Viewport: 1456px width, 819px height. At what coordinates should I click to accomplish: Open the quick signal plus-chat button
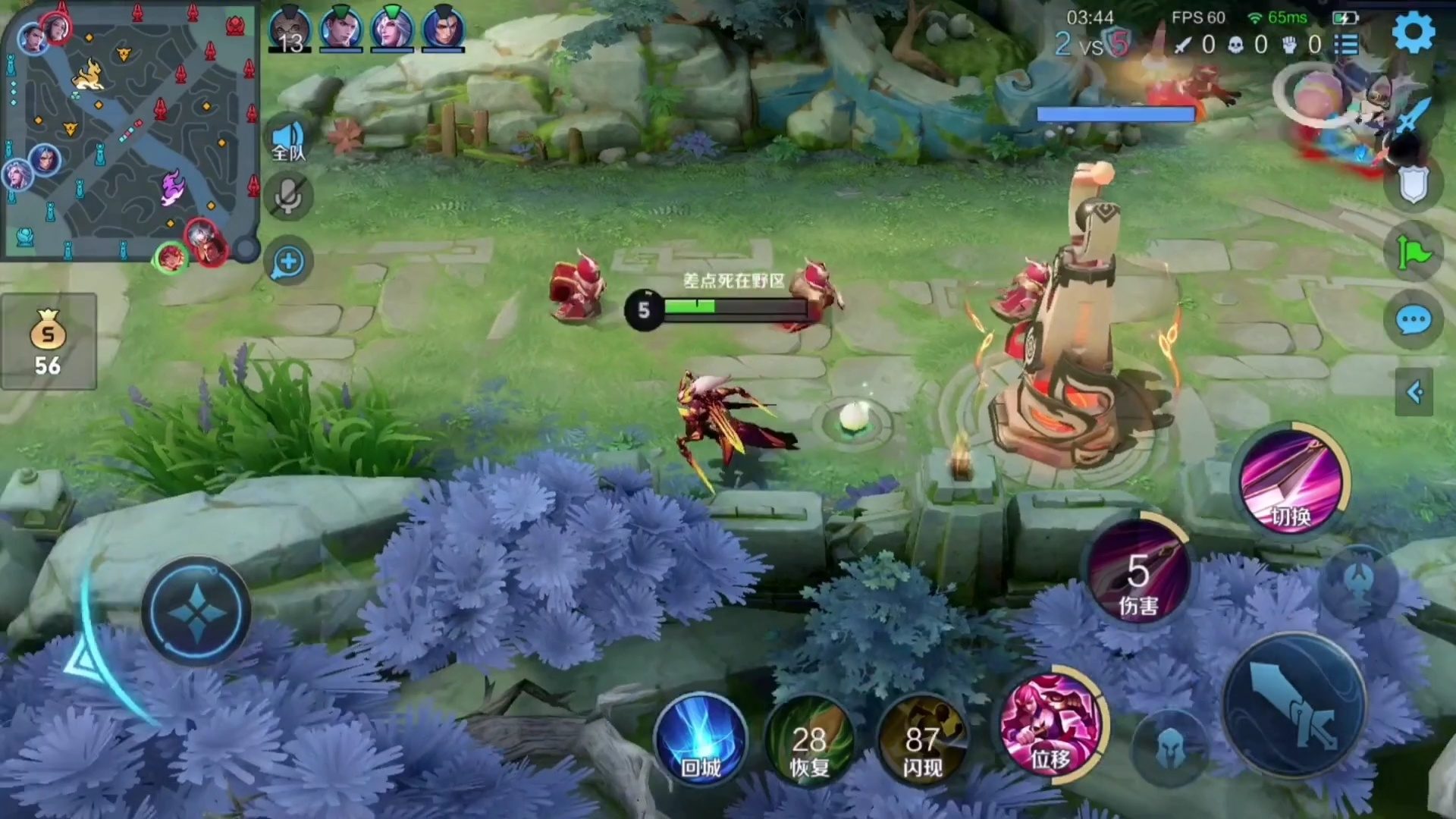tap(288, 262)
